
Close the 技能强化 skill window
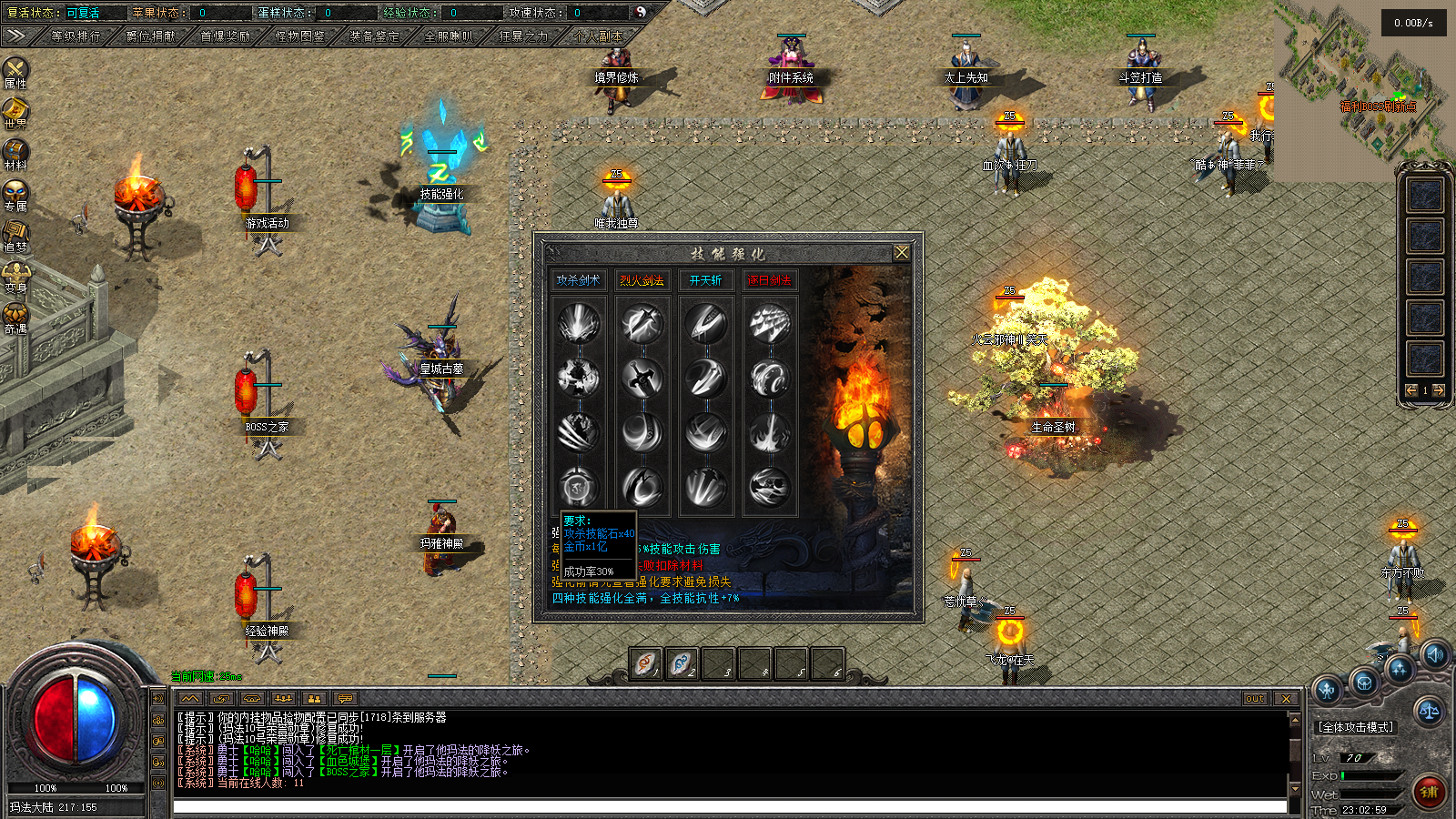tap(901, 252)
